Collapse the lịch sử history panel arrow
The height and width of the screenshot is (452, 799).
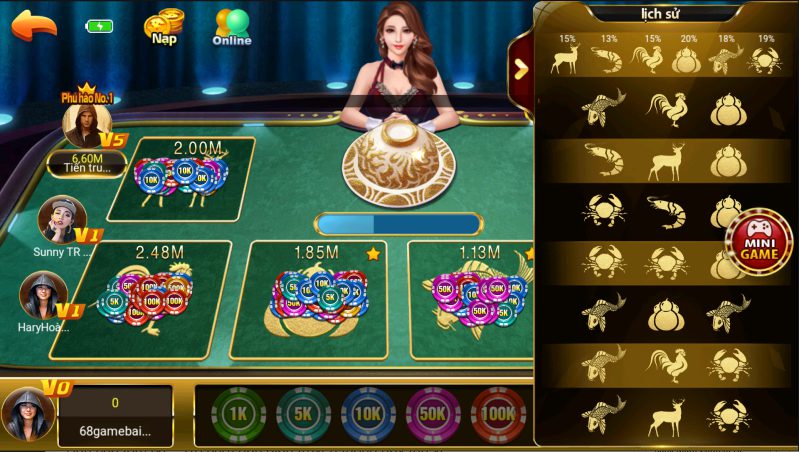520,68
